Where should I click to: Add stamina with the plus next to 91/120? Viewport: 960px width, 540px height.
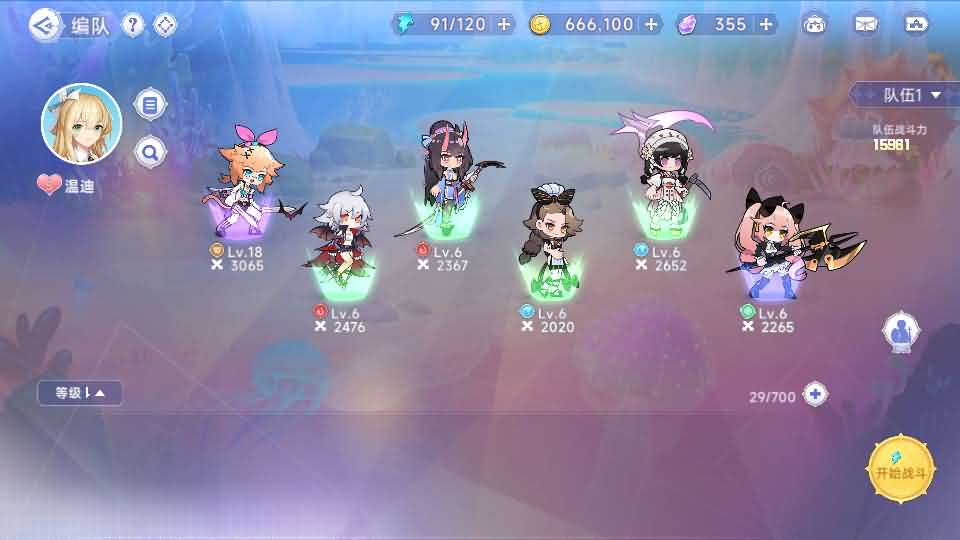(503, 24)
